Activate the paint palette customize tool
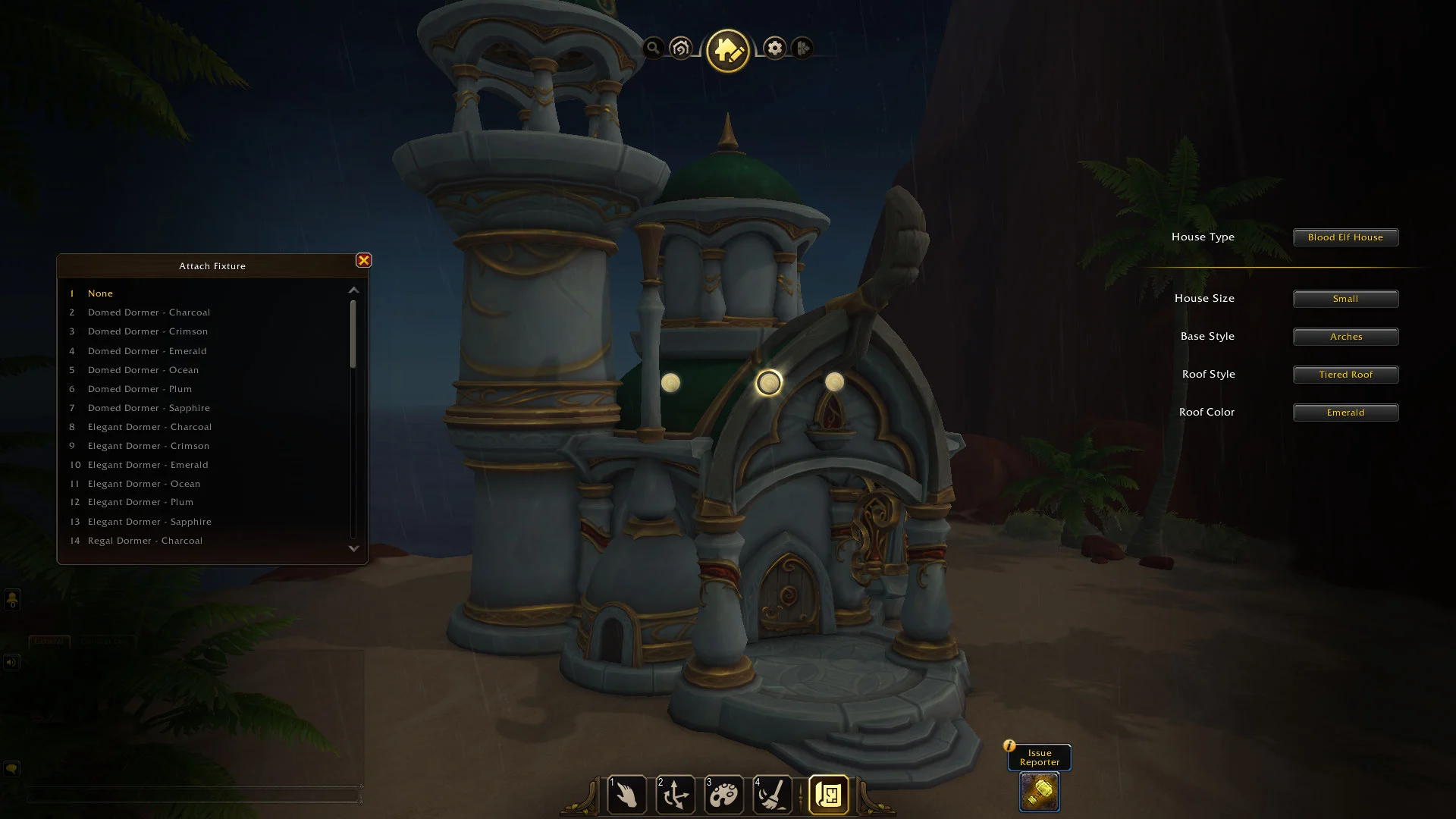The image size is (1456, 819). (x=723, y=795)
